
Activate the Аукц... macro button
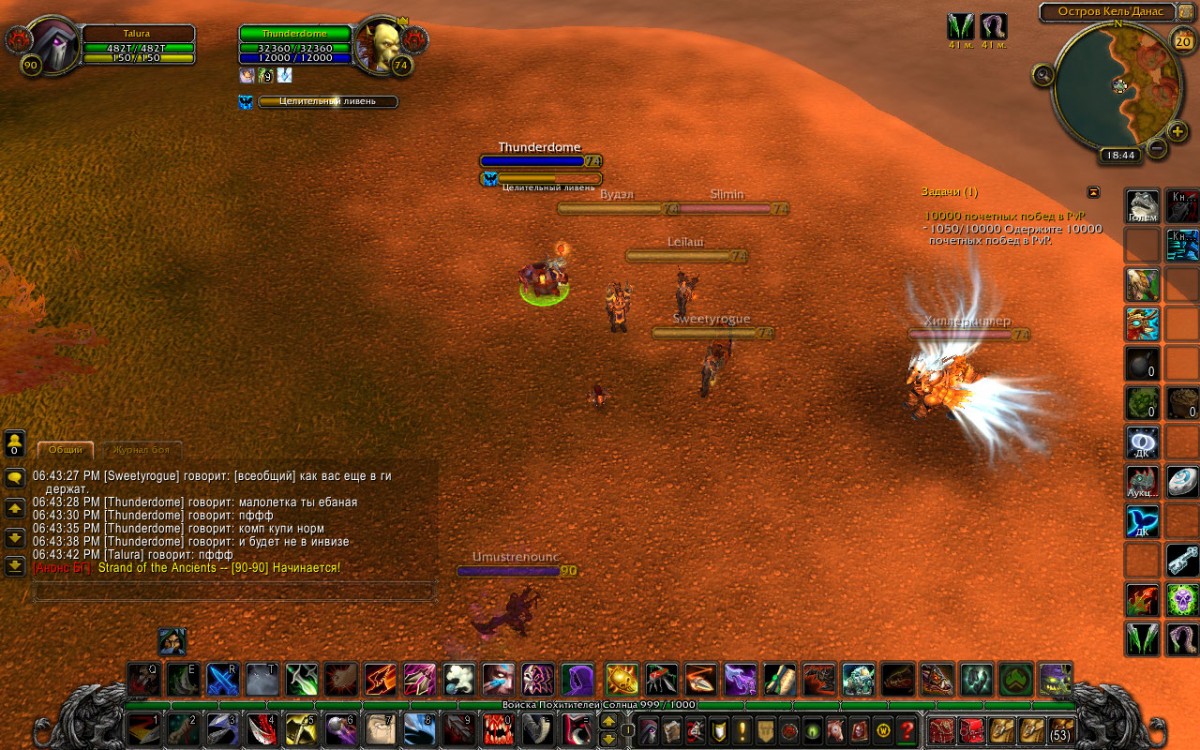(1143, 481)
